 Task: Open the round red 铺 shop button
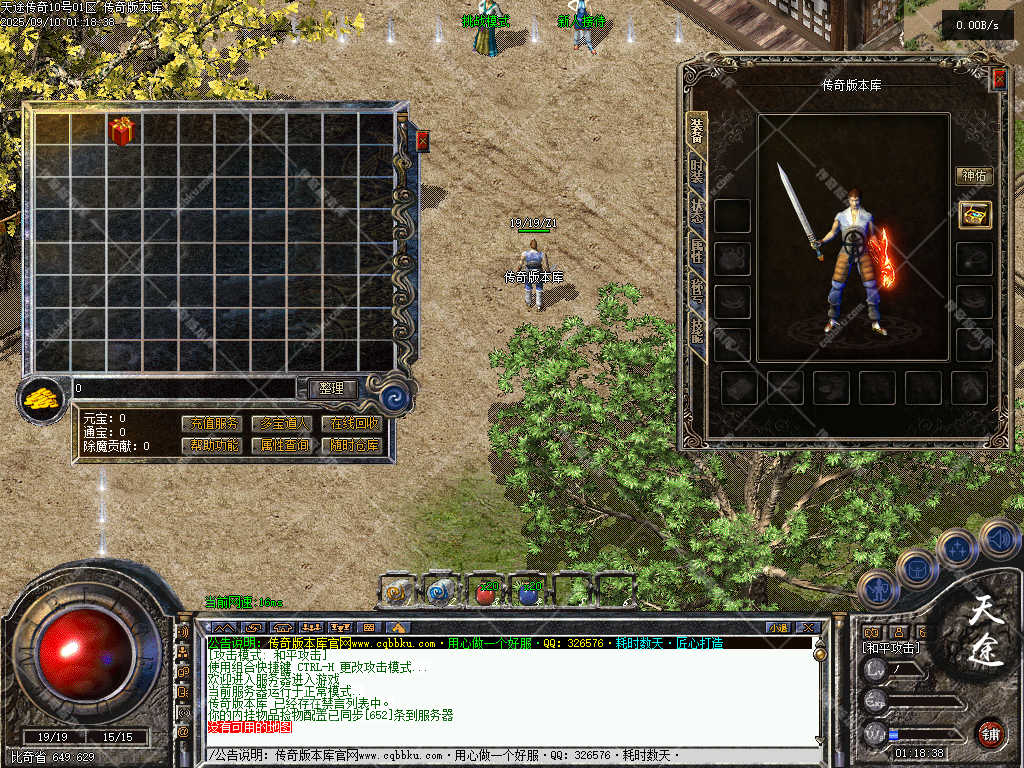[x=989, y=733]
